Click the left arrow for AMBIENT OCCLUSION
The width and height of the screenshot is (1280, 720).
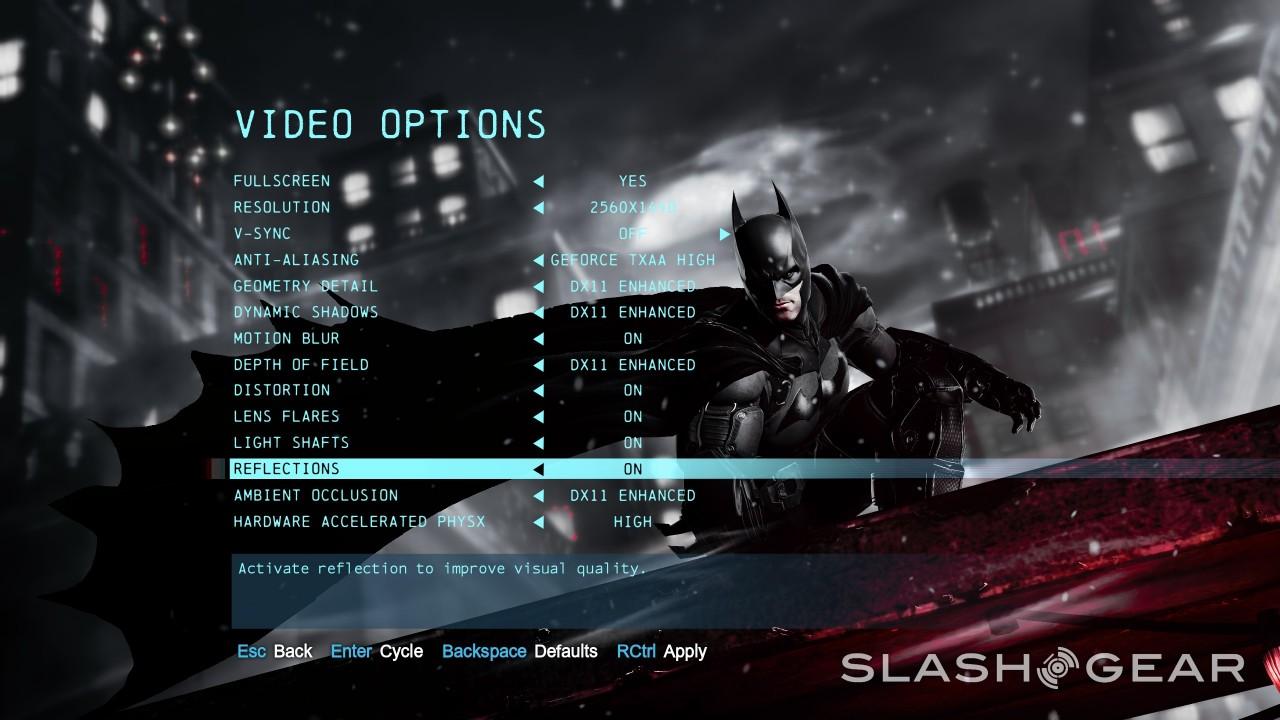click(540, 495)
